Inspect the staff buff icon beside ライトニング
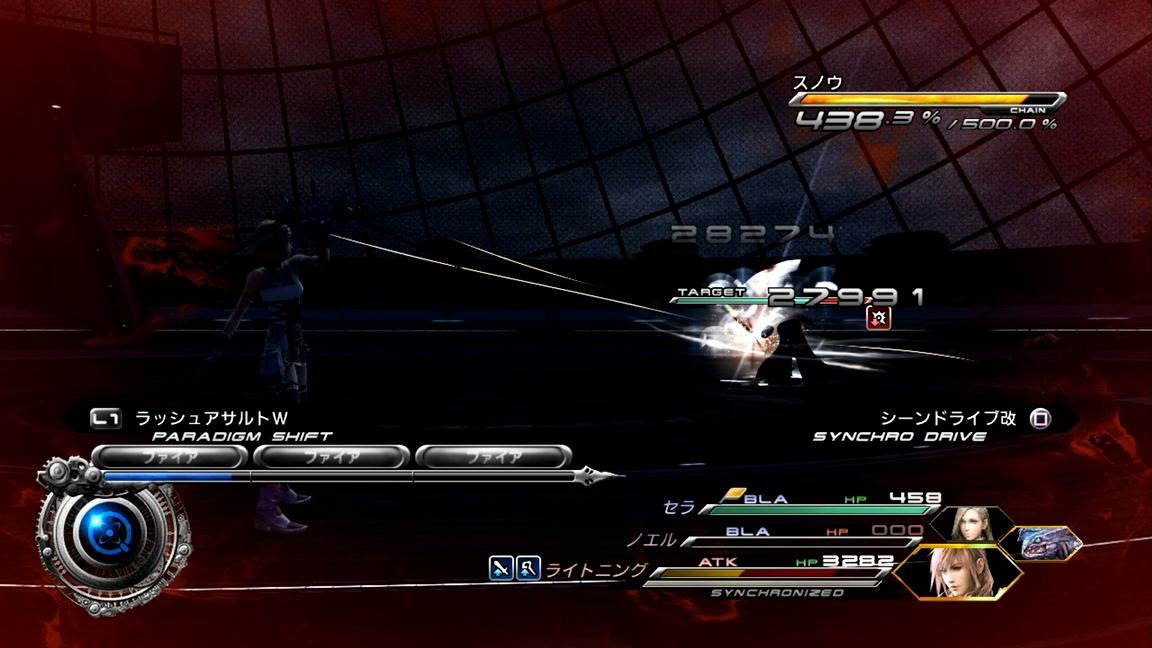The width and height of the screenshot is (1152, 648). [528, 568]
